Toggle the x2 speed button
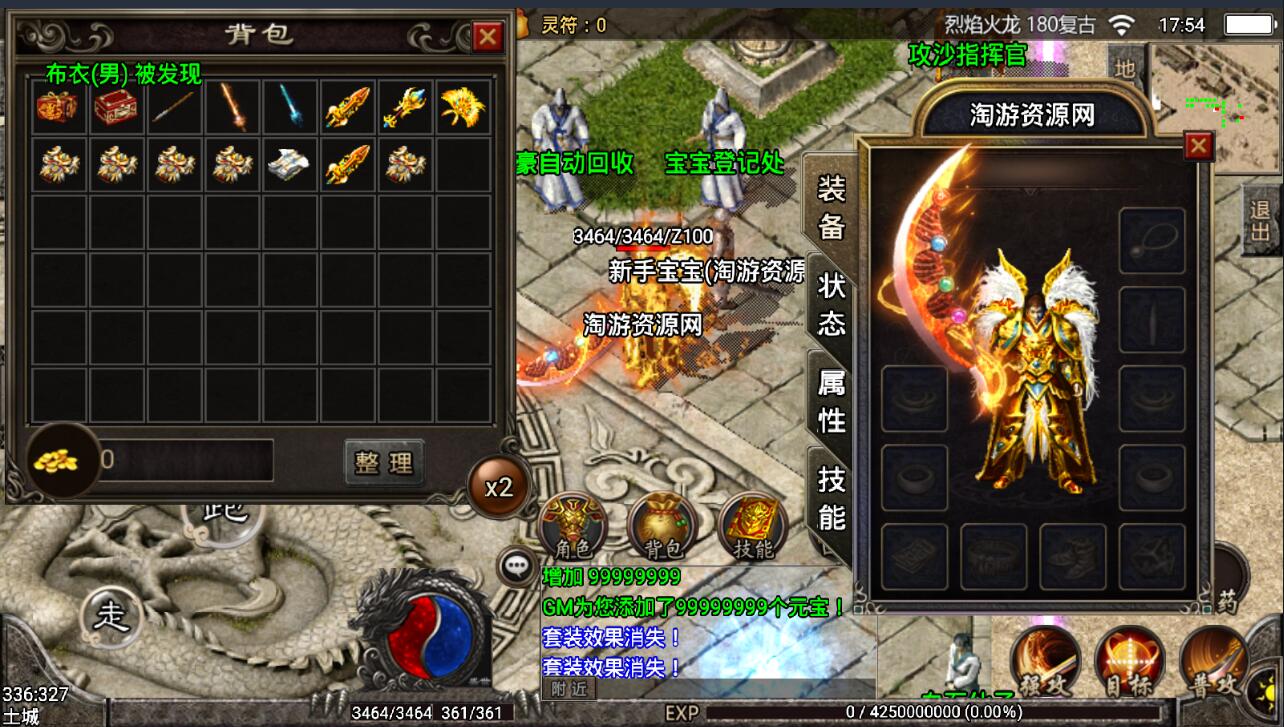This screenshot has width=1284, height=727. pyautogui.click(x=498, y=487)
